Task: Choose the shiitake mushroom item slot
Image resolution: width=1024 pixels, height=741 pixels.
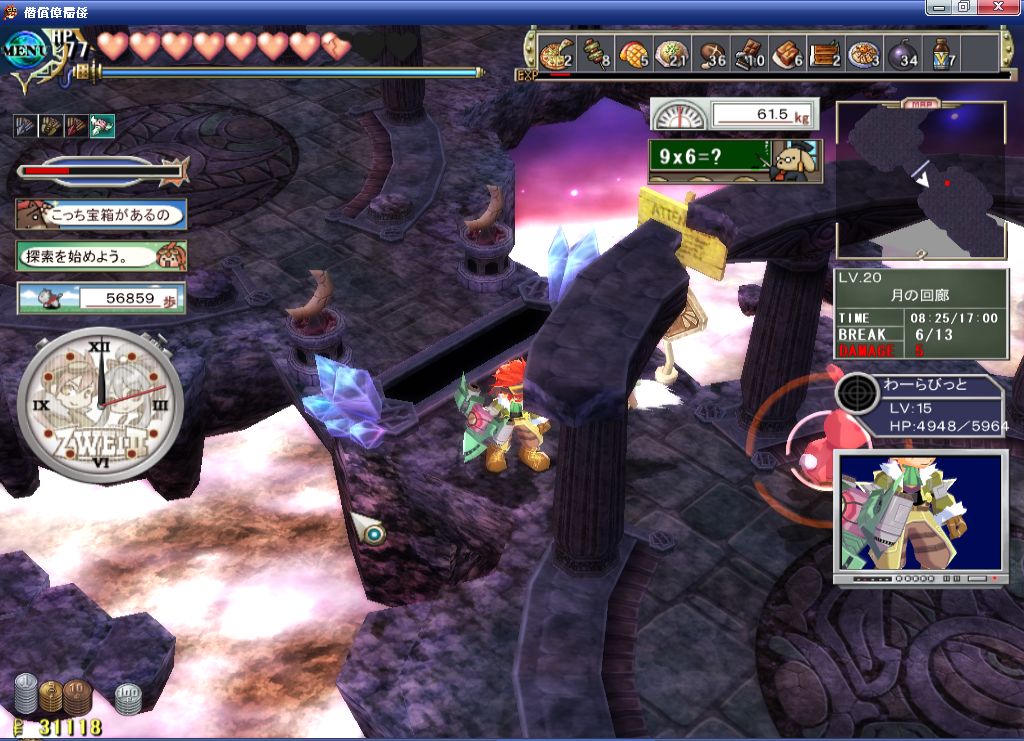Action: [711, 54]
